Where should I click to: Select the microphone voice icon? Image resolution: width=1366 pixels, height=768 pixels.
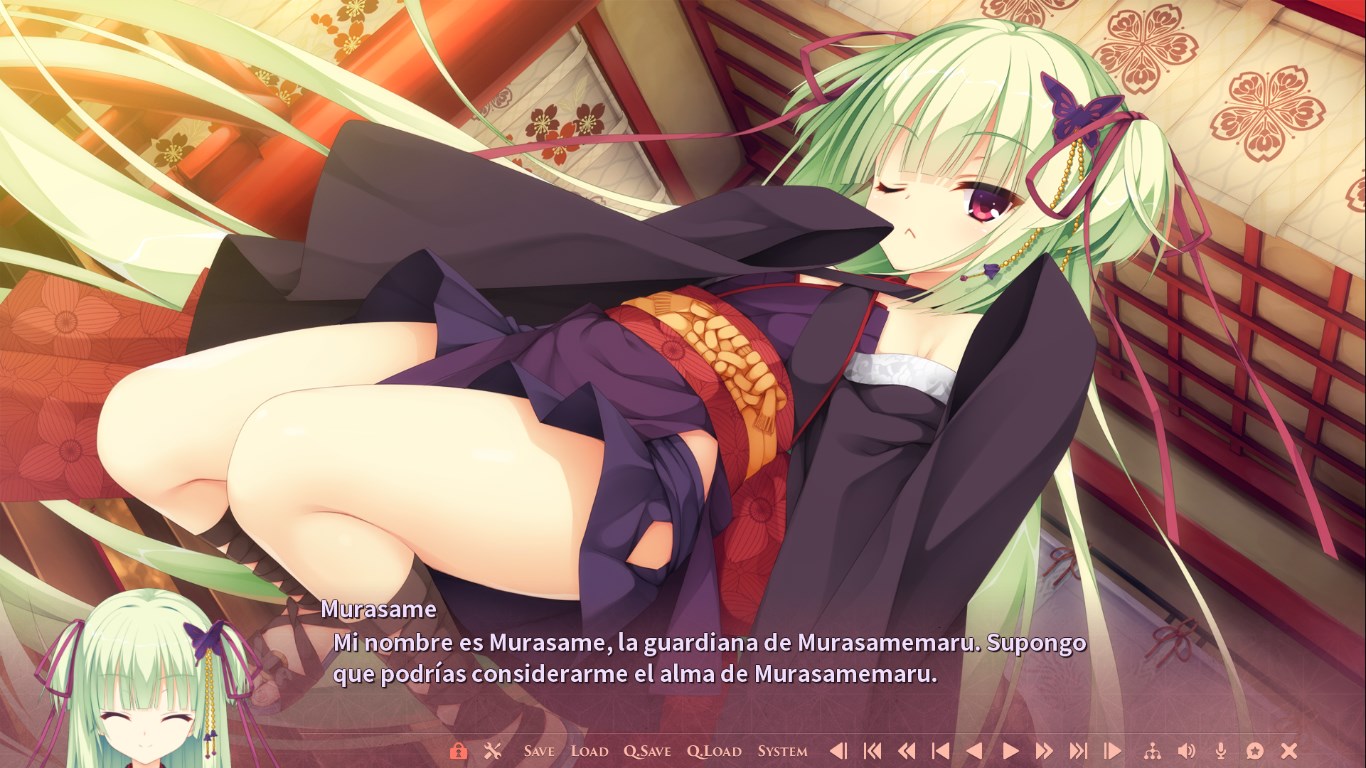coord(1220,751)
